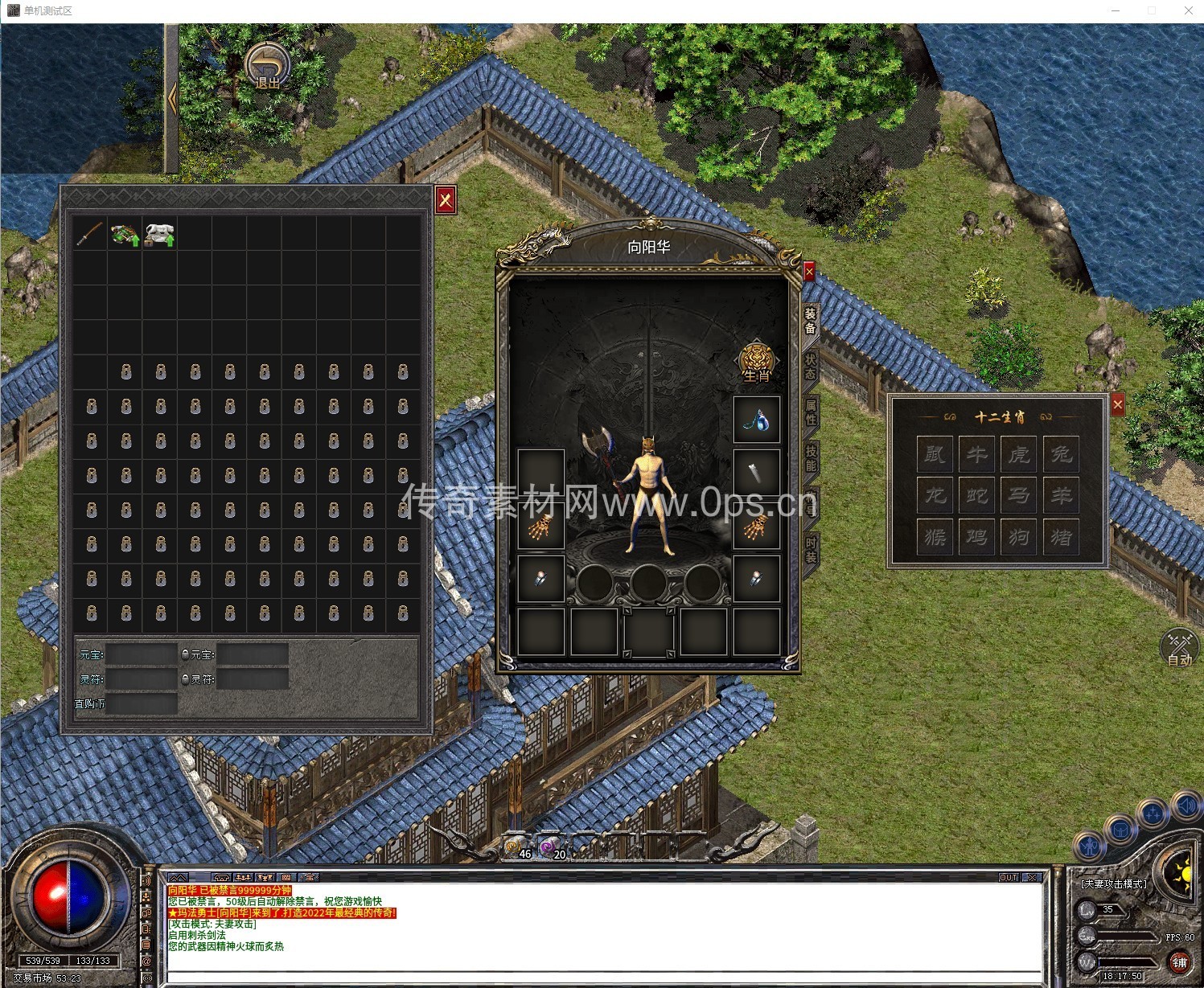Open the 生肖 zodiac badge
1204x988 pixels.
(757, 363)
